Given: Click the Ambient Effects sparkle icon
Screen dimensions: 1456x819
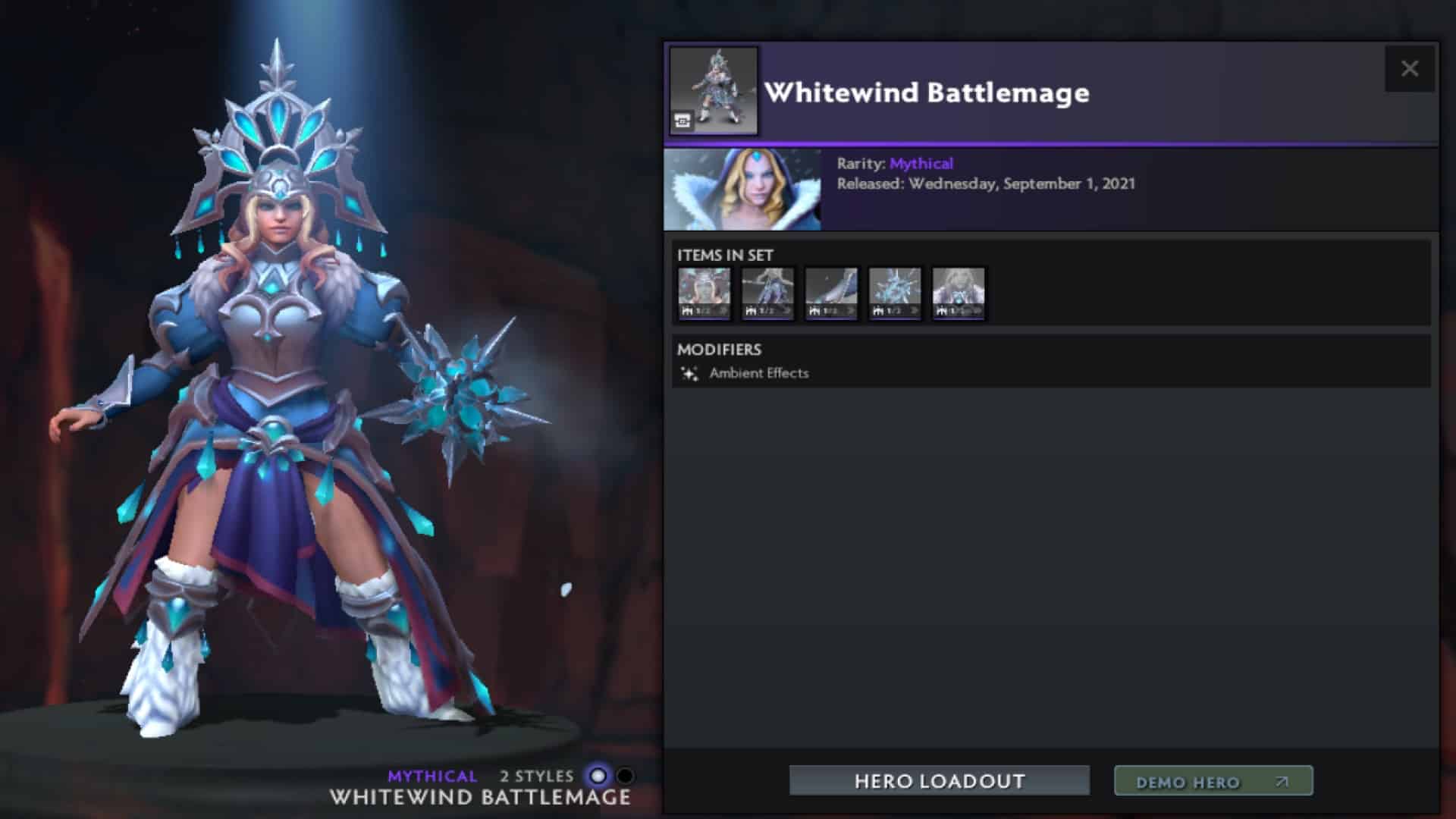Looking at the screenshot, I should click(x=690, y=372).
